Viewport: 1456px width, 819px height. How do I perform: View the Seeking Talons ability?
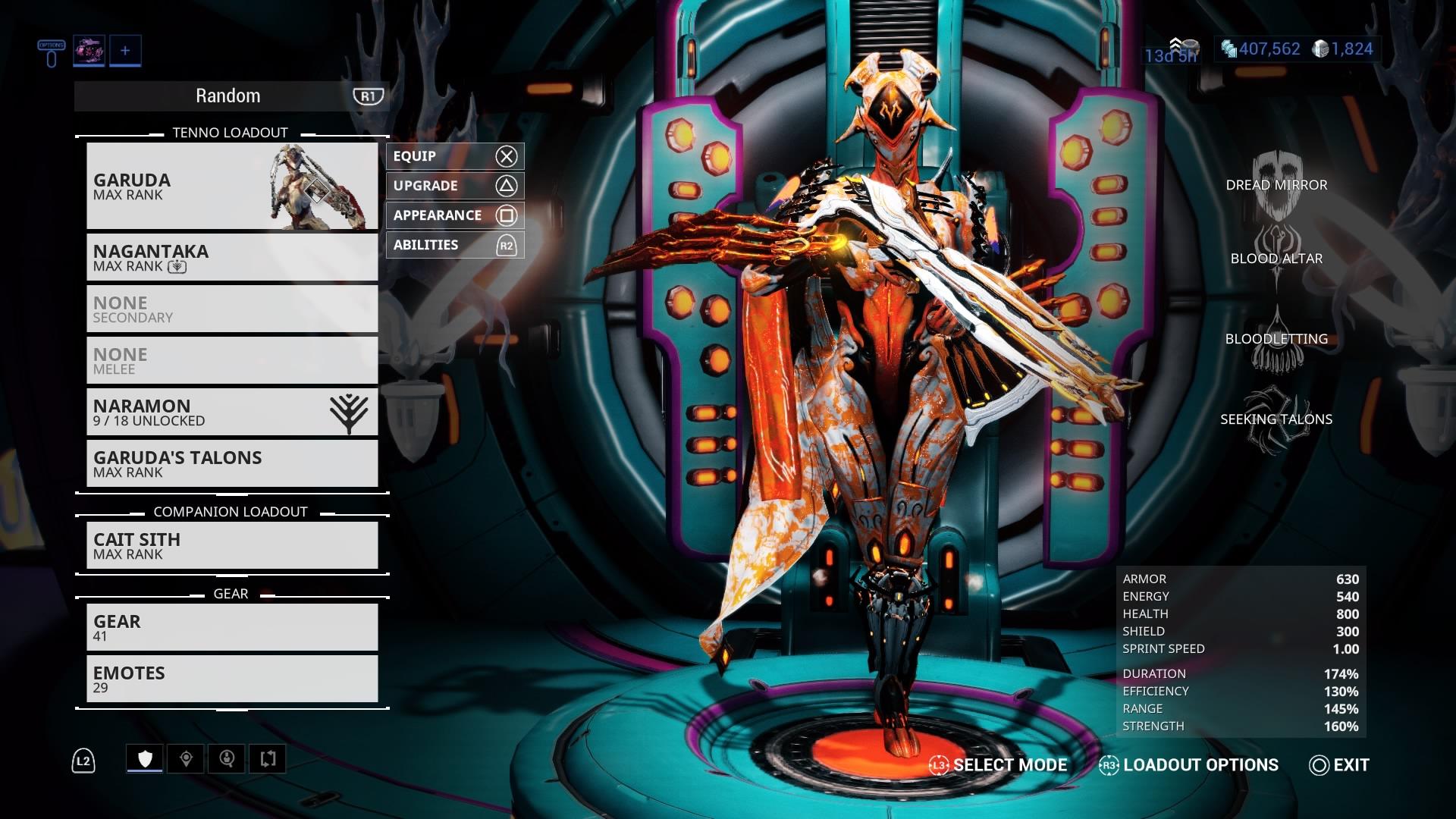pos(1276,419)
